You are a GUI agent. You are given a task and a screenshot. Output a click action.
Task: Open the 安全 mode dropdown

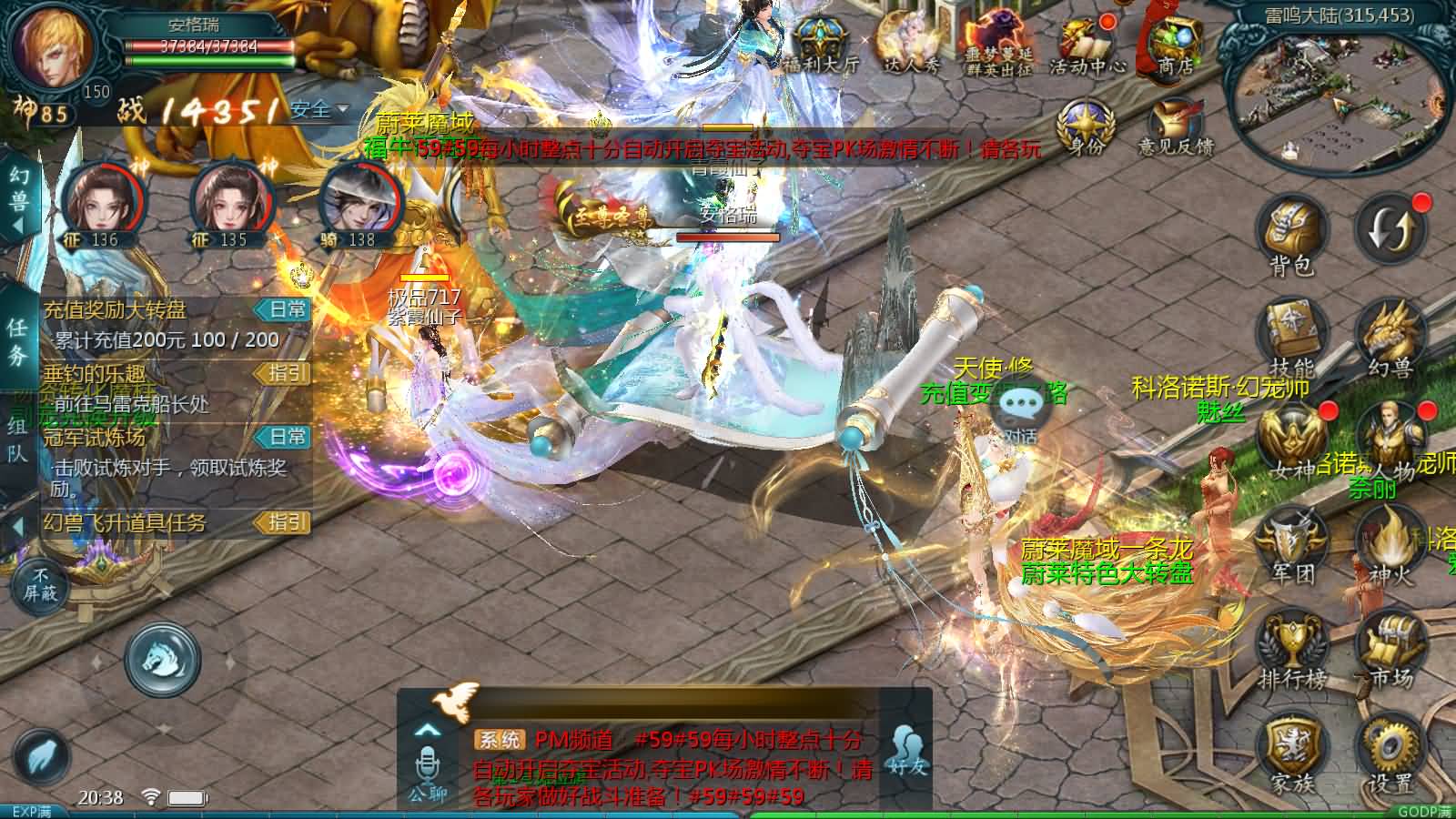318,110
